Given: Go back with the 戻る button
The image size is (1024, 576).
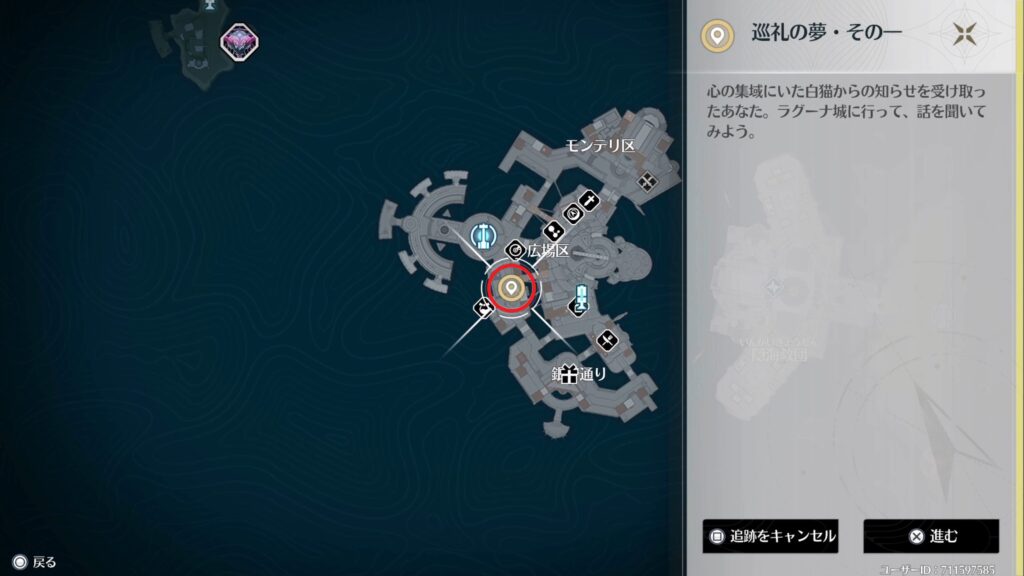Looking at the screenshot, I should coord(34,562).
